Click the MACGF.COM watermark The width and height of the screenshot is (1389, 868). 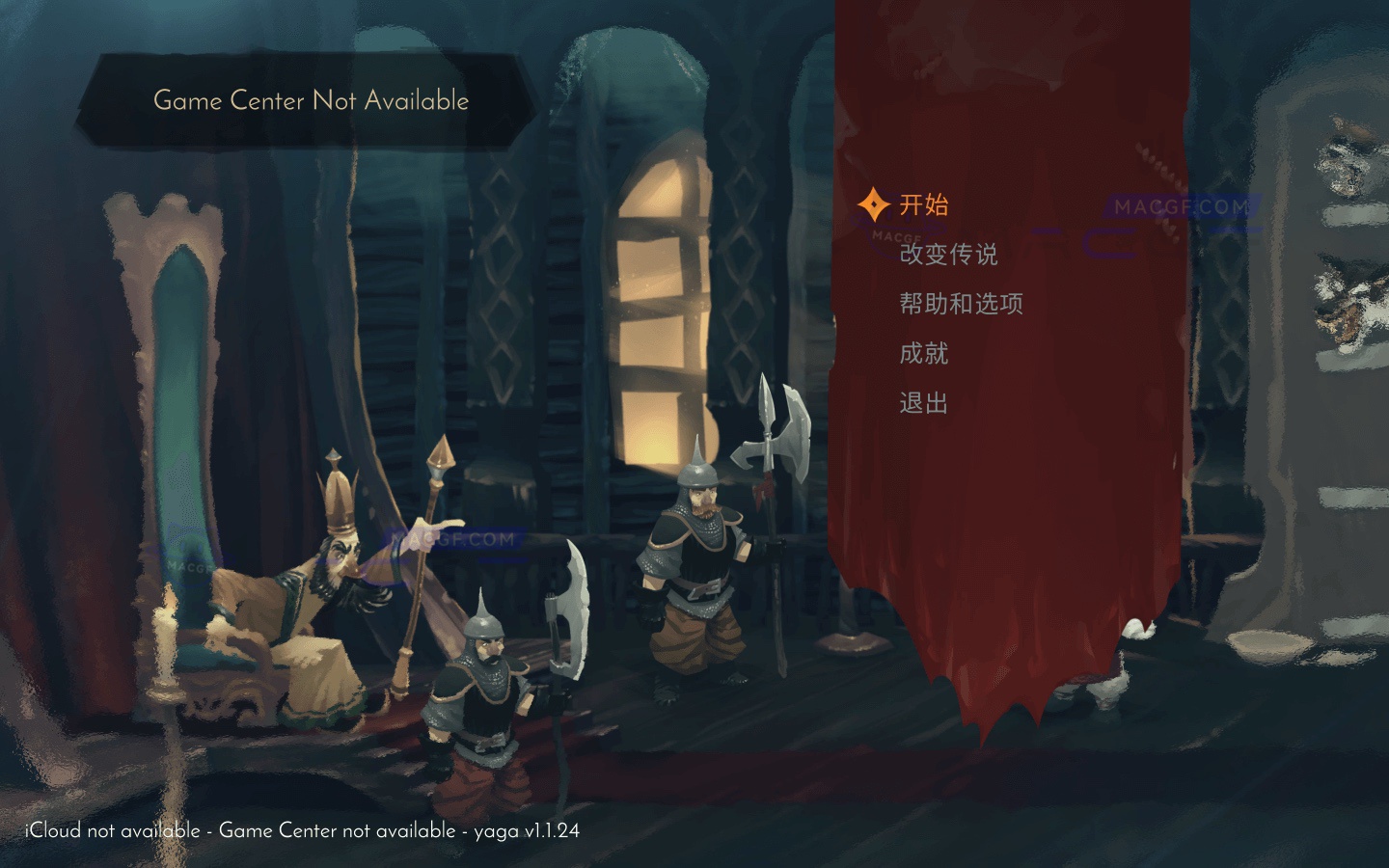click(1179, 206)
